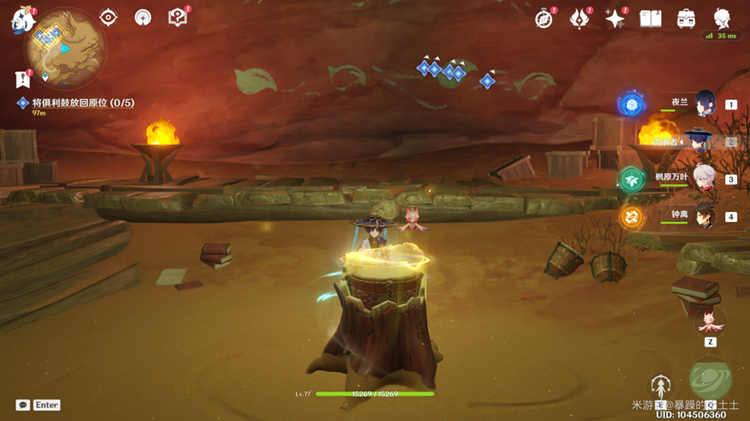
Task: Open the Paimon menu
Action: tap(22, 20)
